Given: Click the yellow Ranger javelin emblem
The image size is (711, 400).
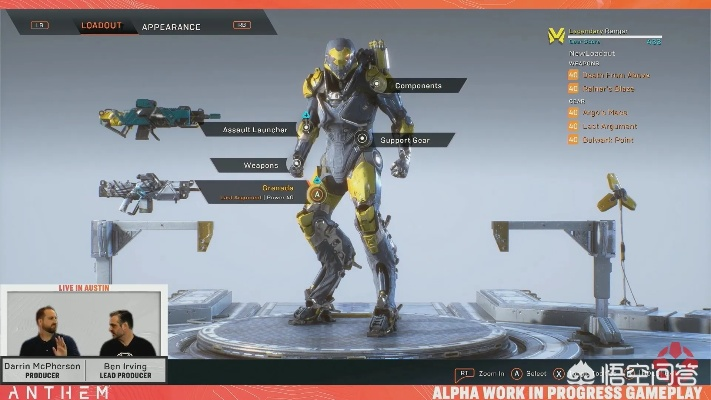Looking at the screenshot, I should (556, 36).
